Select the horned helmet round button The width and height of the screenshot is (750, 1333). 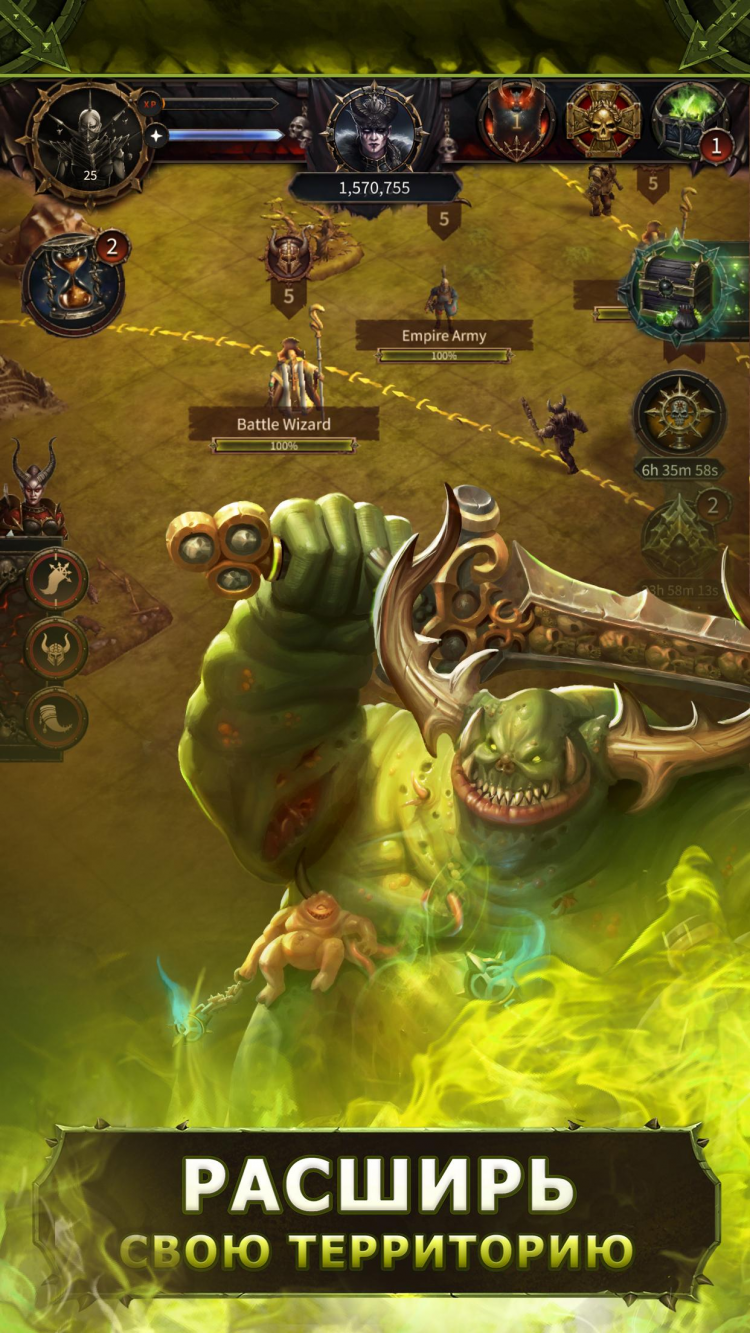click(x=57, y=649)
